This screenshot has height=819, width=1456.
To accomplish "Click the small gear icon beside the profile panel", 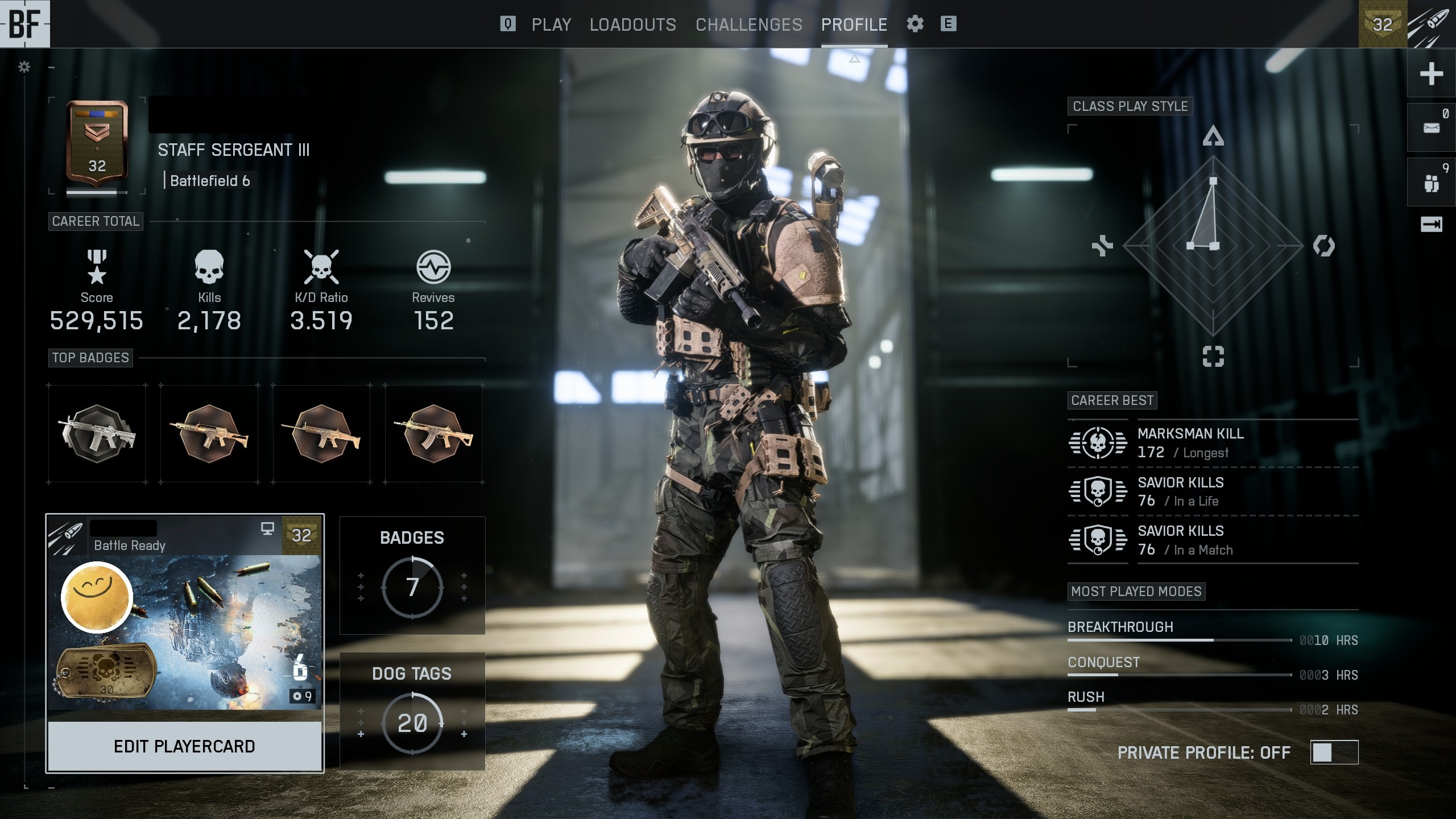I will pos(24,67).
